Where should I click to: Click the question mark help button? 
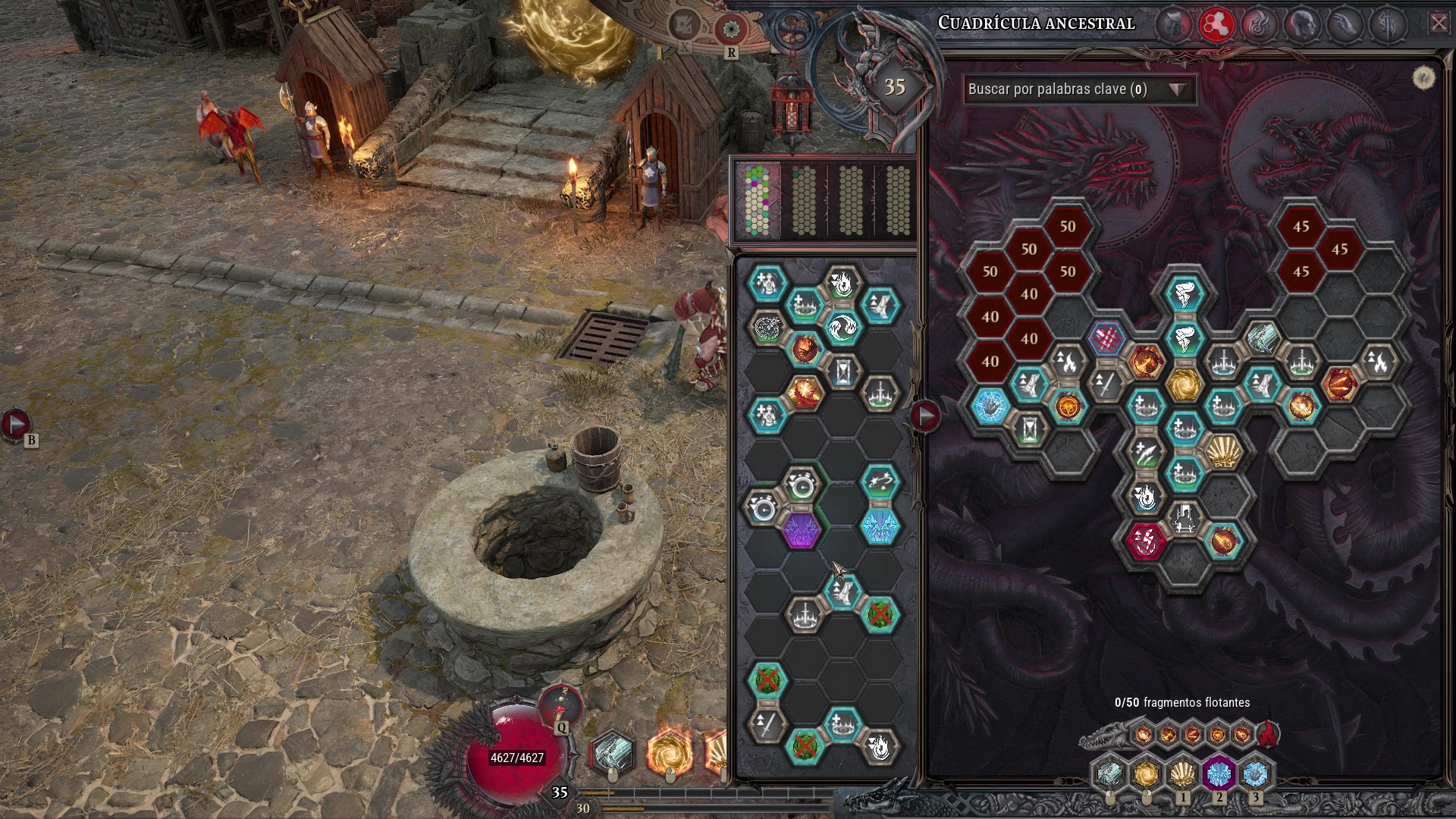coord(1423,77)
